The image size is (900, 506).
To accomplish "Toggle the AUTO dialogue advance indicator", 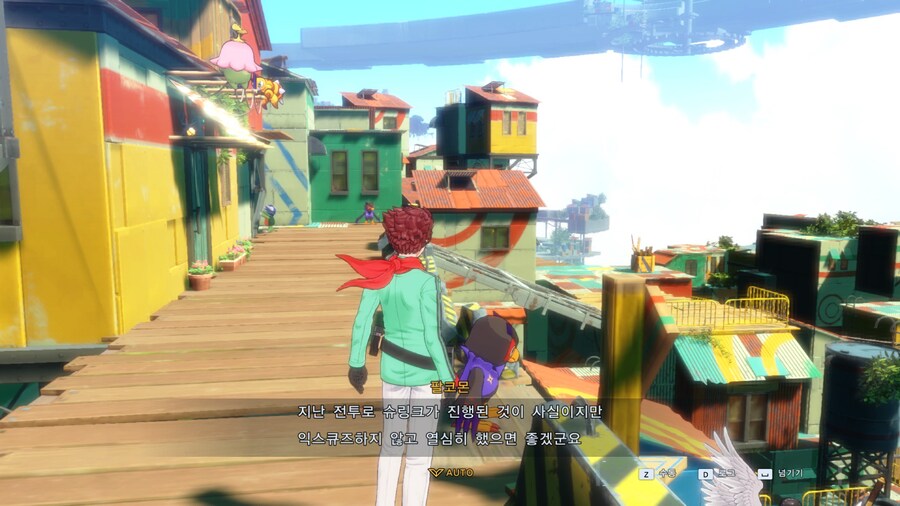I will [x=451, y=472].
